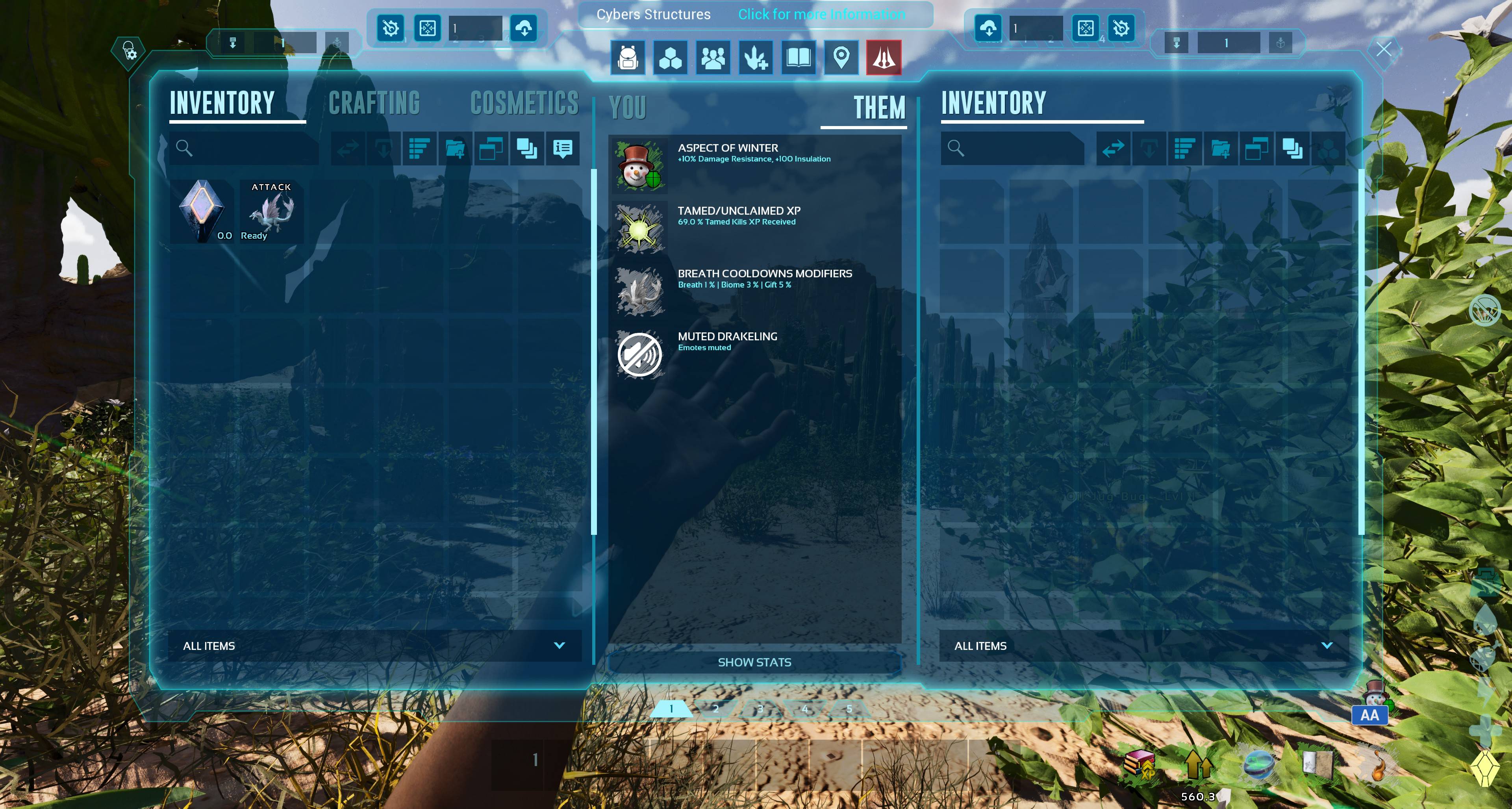Show the YOU stats panel

628,108
